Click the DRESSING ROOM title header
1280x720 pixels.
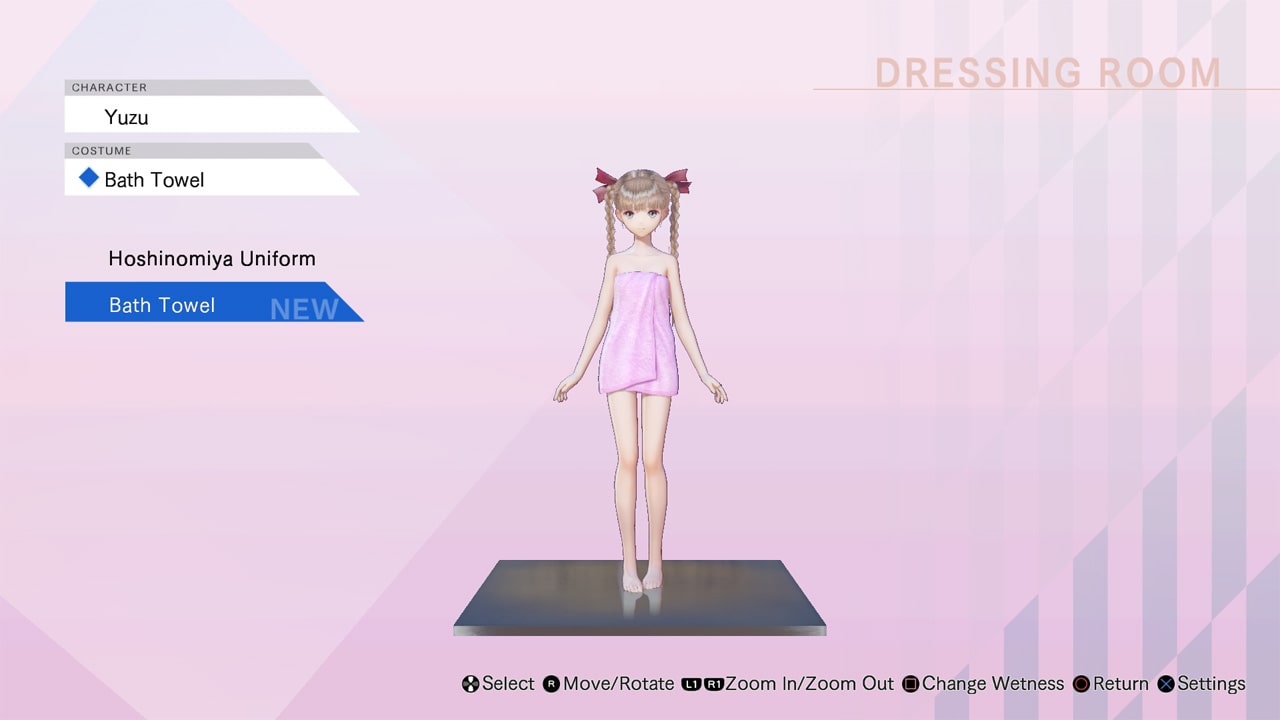pos(1047,72)
